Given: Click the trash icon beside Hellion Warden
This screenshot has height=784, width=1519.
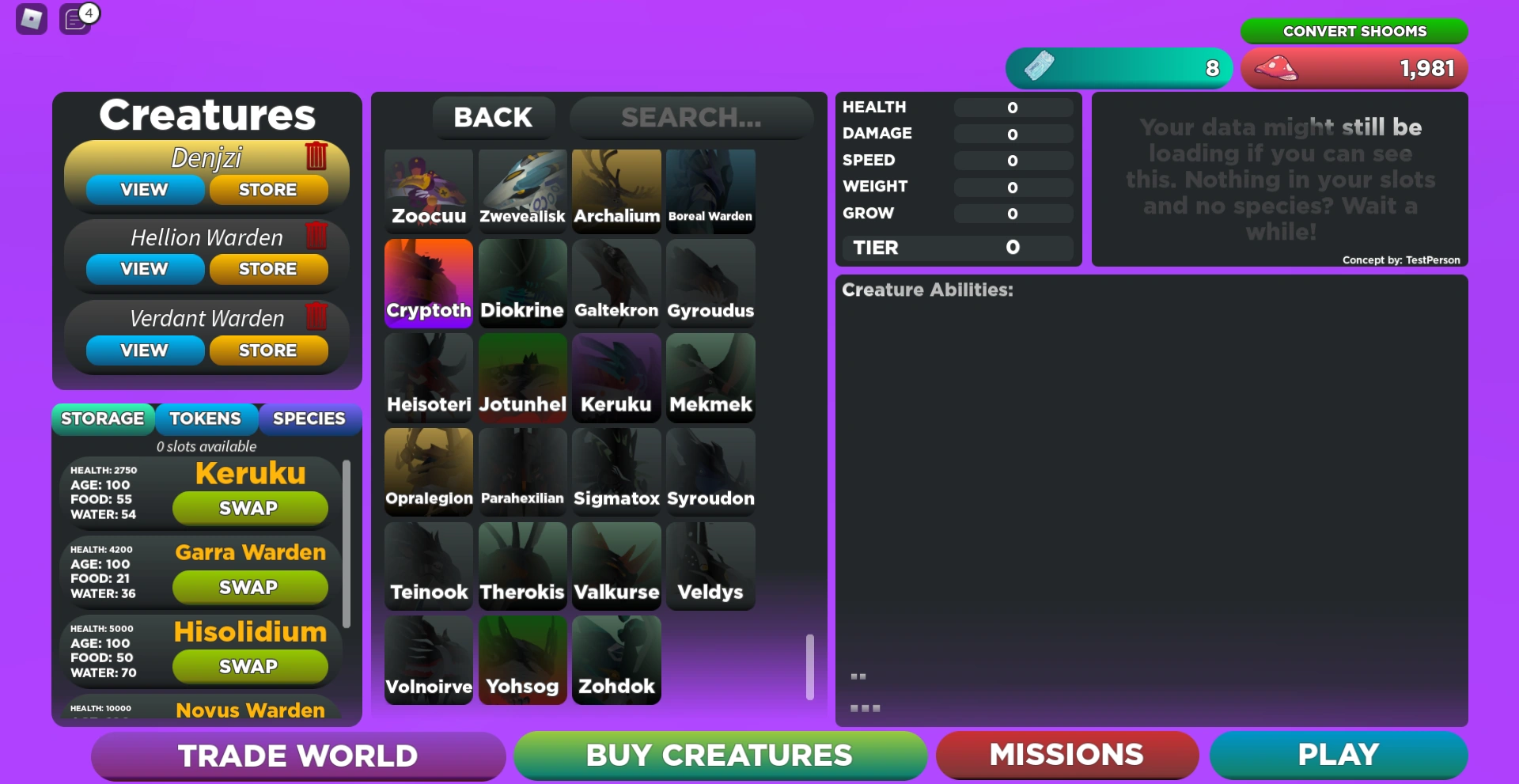Looking at the screenshot, I should click(316, 237).
